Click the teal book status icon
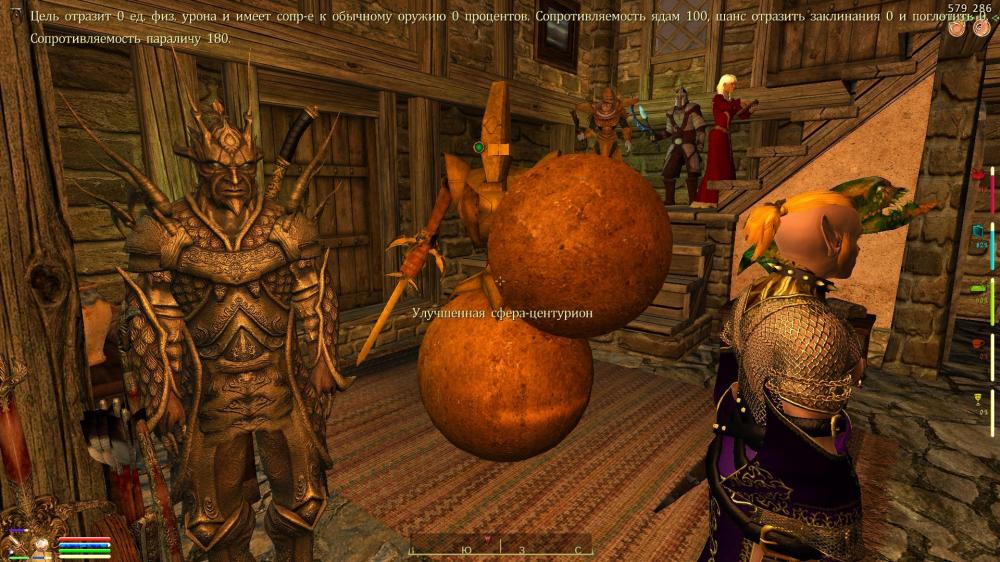This screenshot has width=1000, height=562. (977, 232)
